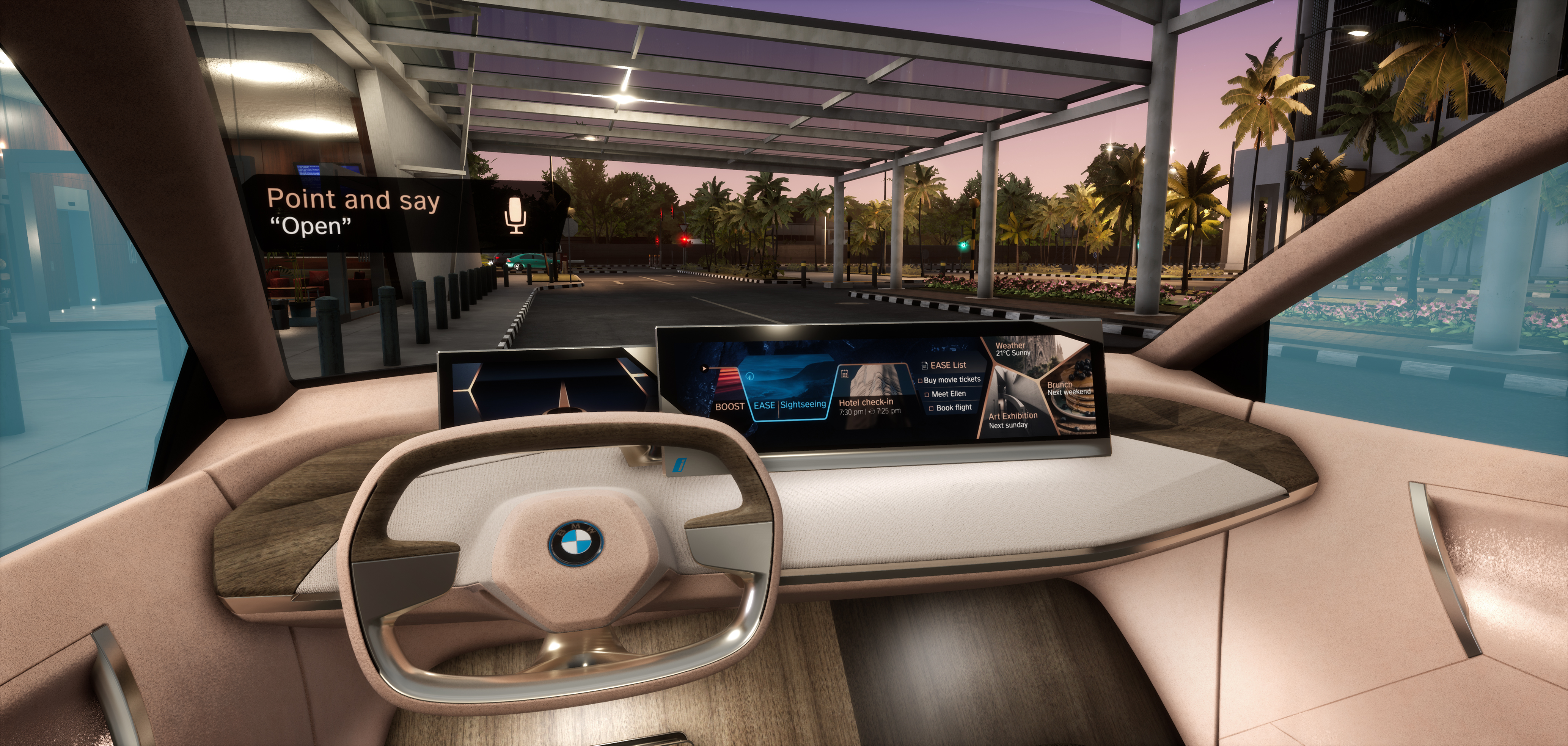The width and height of the screenshot is (1568, 746).
Task: Activate the microphone voice icon
Action: pyautogui.click(x=515, y=215)
